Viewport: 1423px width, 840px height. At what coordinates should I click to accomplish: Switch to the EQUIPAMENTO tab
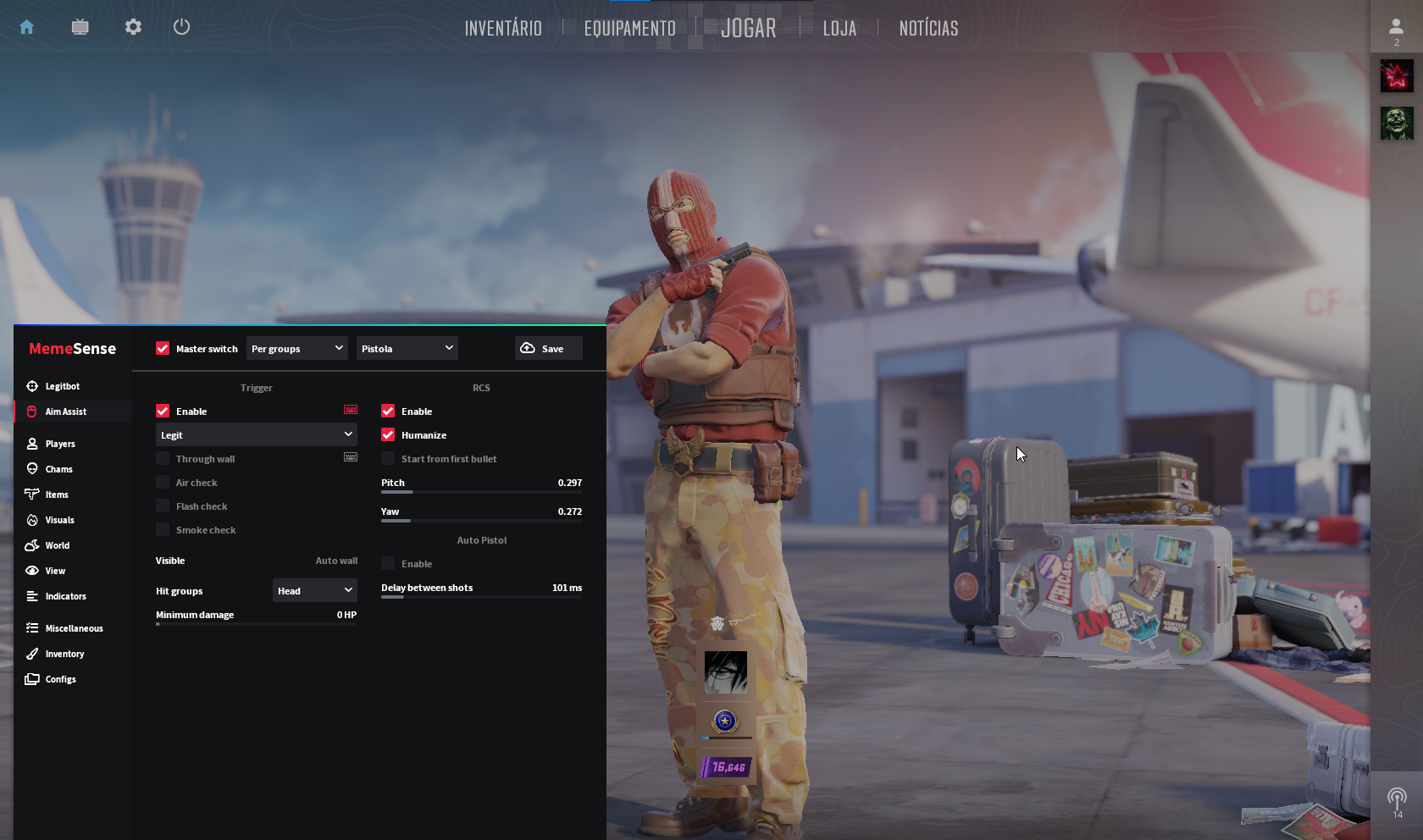pos(628,28)
